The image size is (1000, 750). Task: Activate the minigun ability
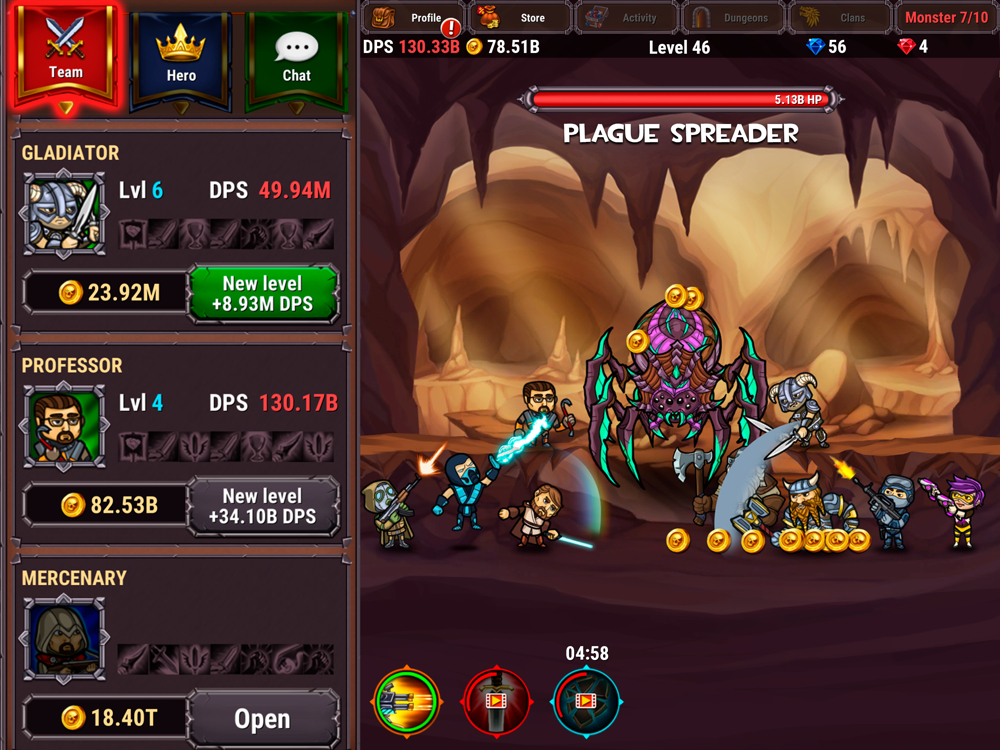(407, 702)
